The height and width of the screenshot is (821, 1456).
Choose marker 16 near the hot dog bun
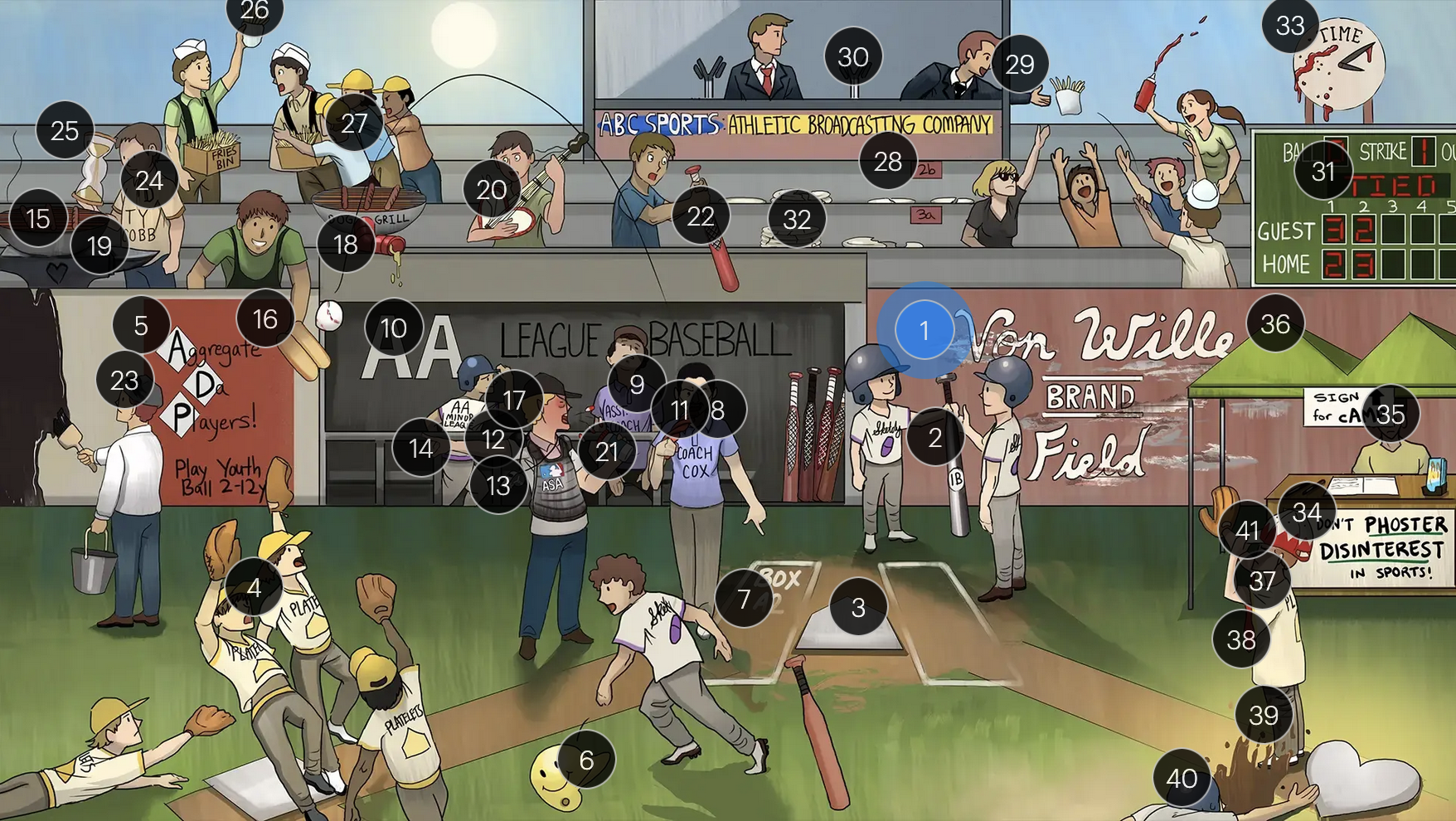click(265, 318)
